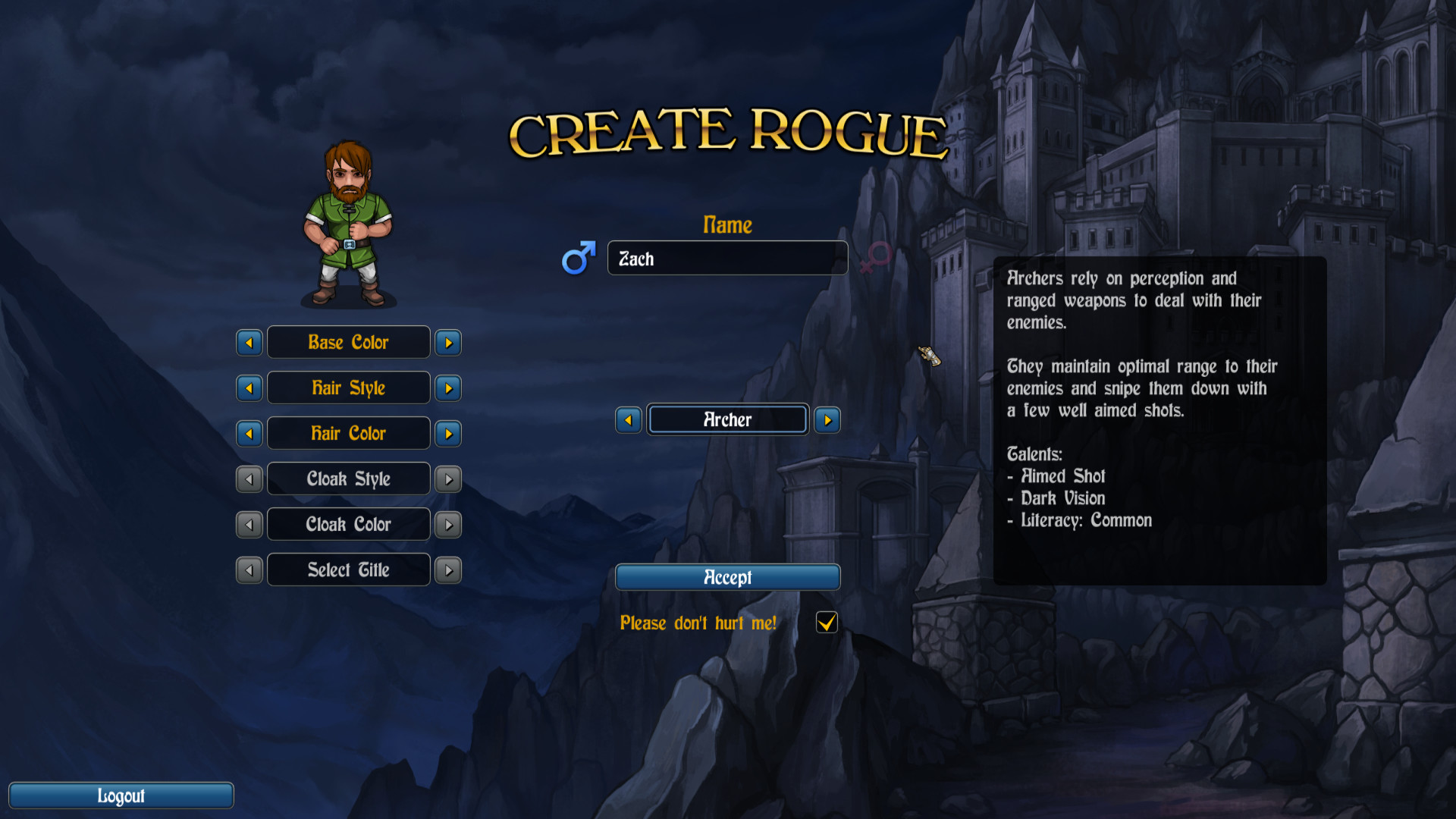Screen dimensions: 1456x819
Task: Open the Cloak Color selector box
Action: (348, 524)
